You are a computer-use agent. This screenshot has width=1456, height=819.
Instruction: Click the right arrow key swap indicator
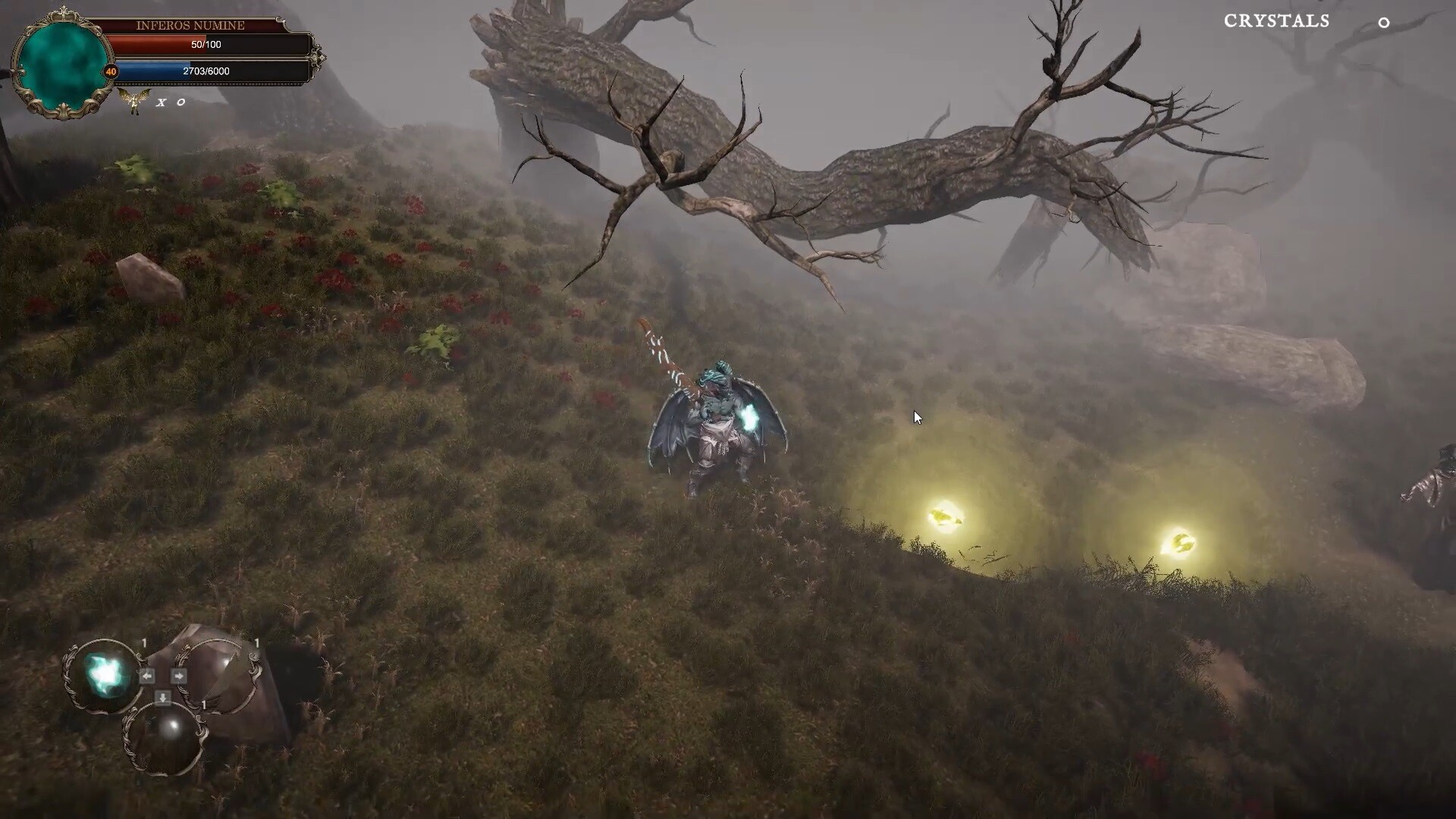click(179, 675)
